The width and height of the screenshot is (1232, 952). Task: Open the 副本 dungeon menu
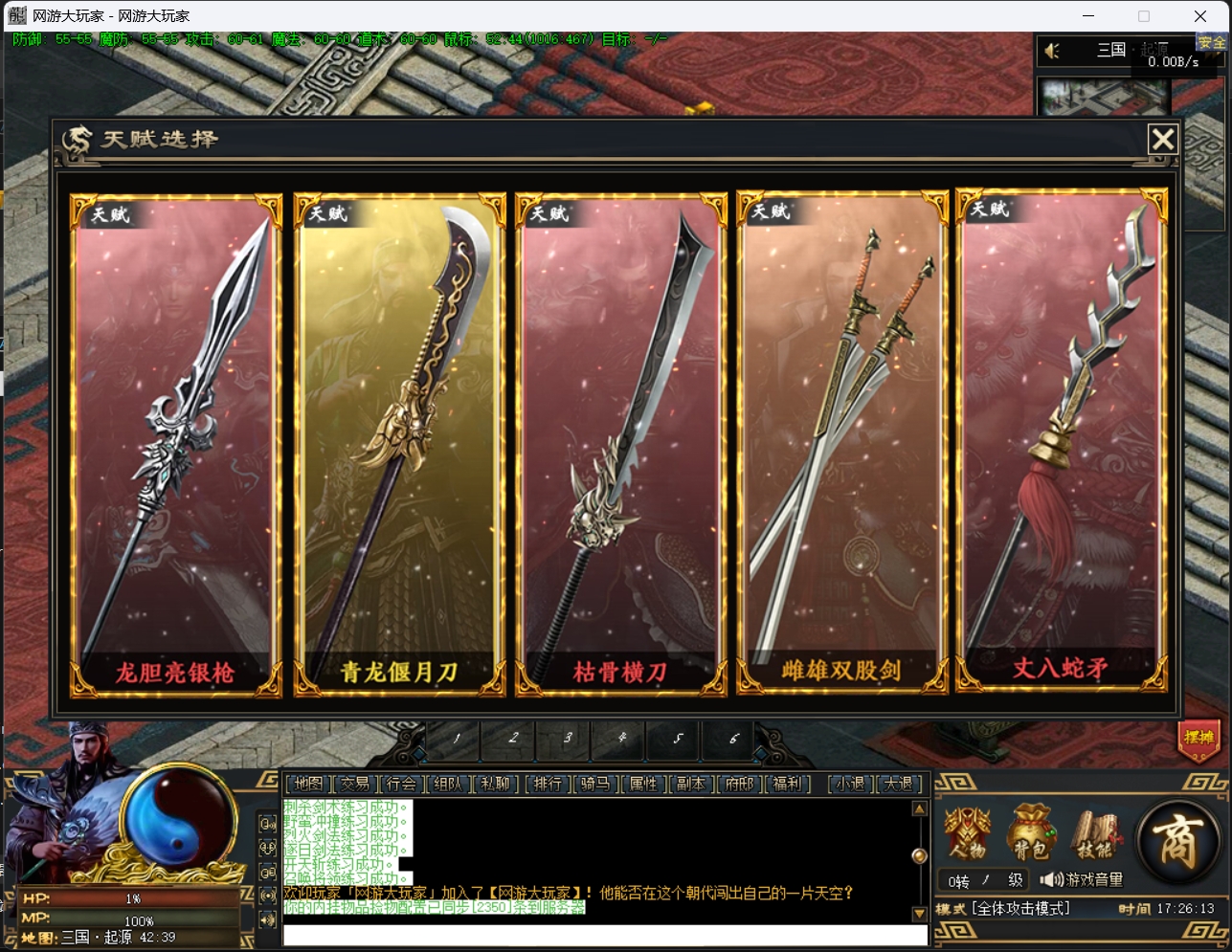690,784
